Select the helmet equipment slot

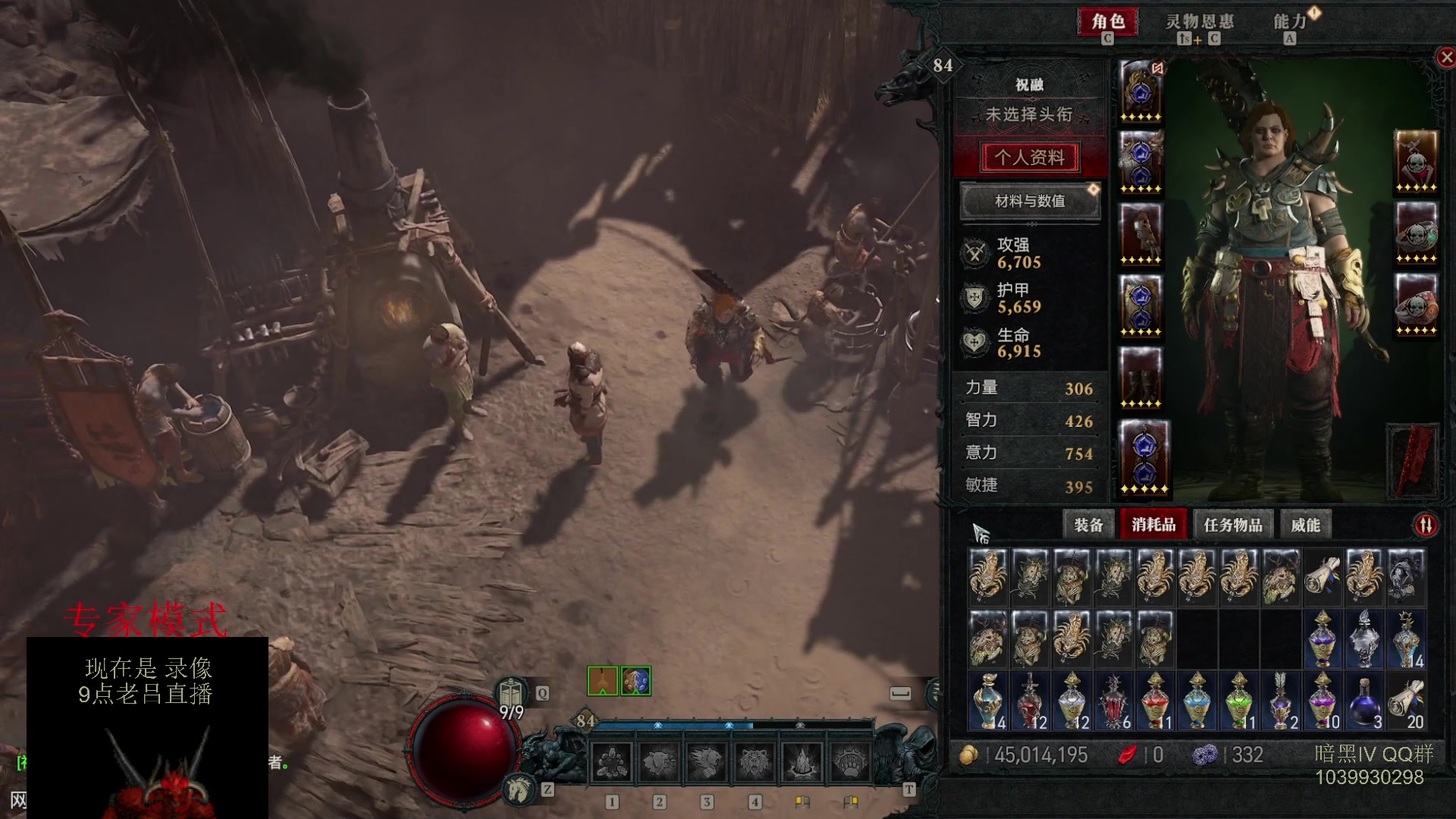point(1141,91)
